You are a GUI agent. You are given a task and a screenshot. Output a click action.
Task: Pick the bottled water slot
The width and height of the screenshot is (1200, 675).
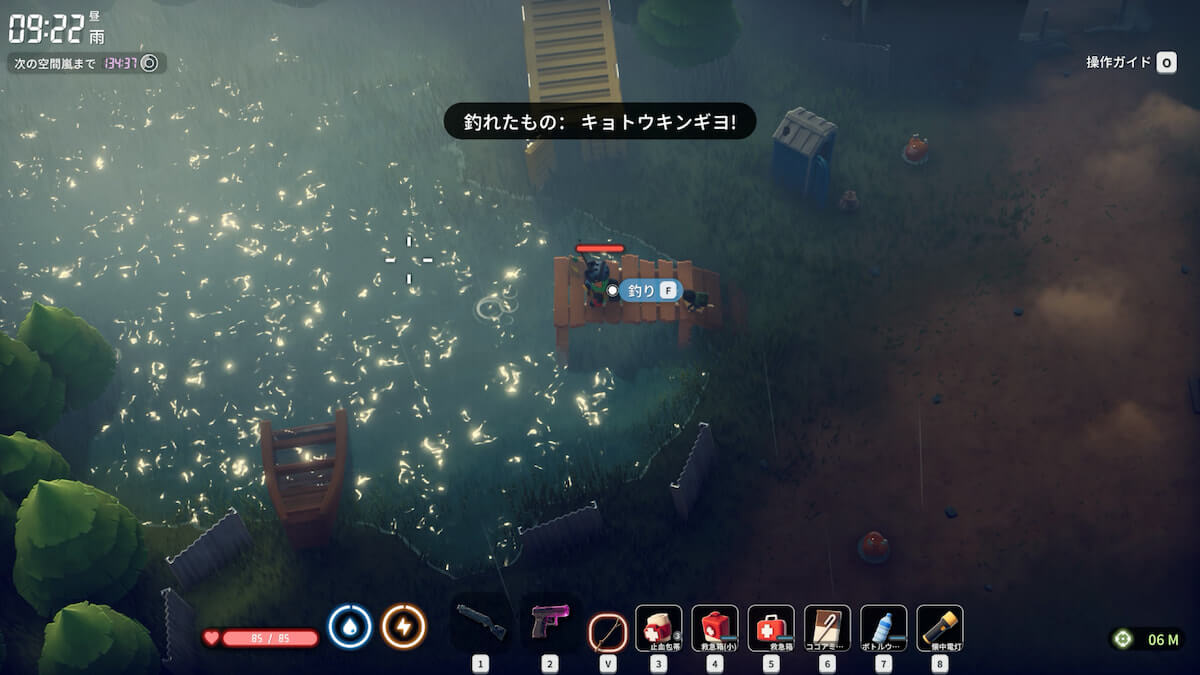pos(883,628)
